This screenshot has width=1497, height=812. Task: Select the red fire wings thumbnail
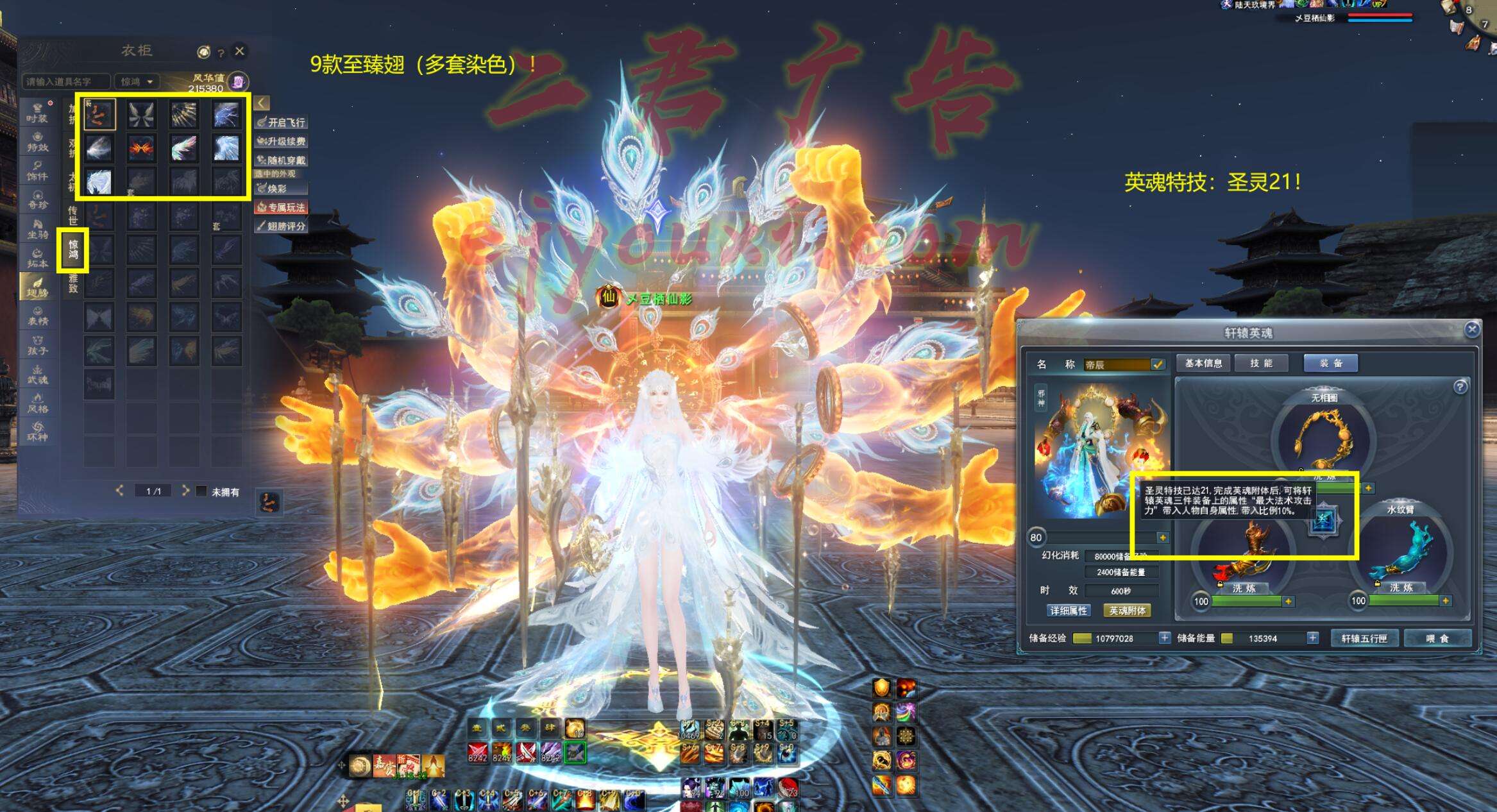[141, 148]
